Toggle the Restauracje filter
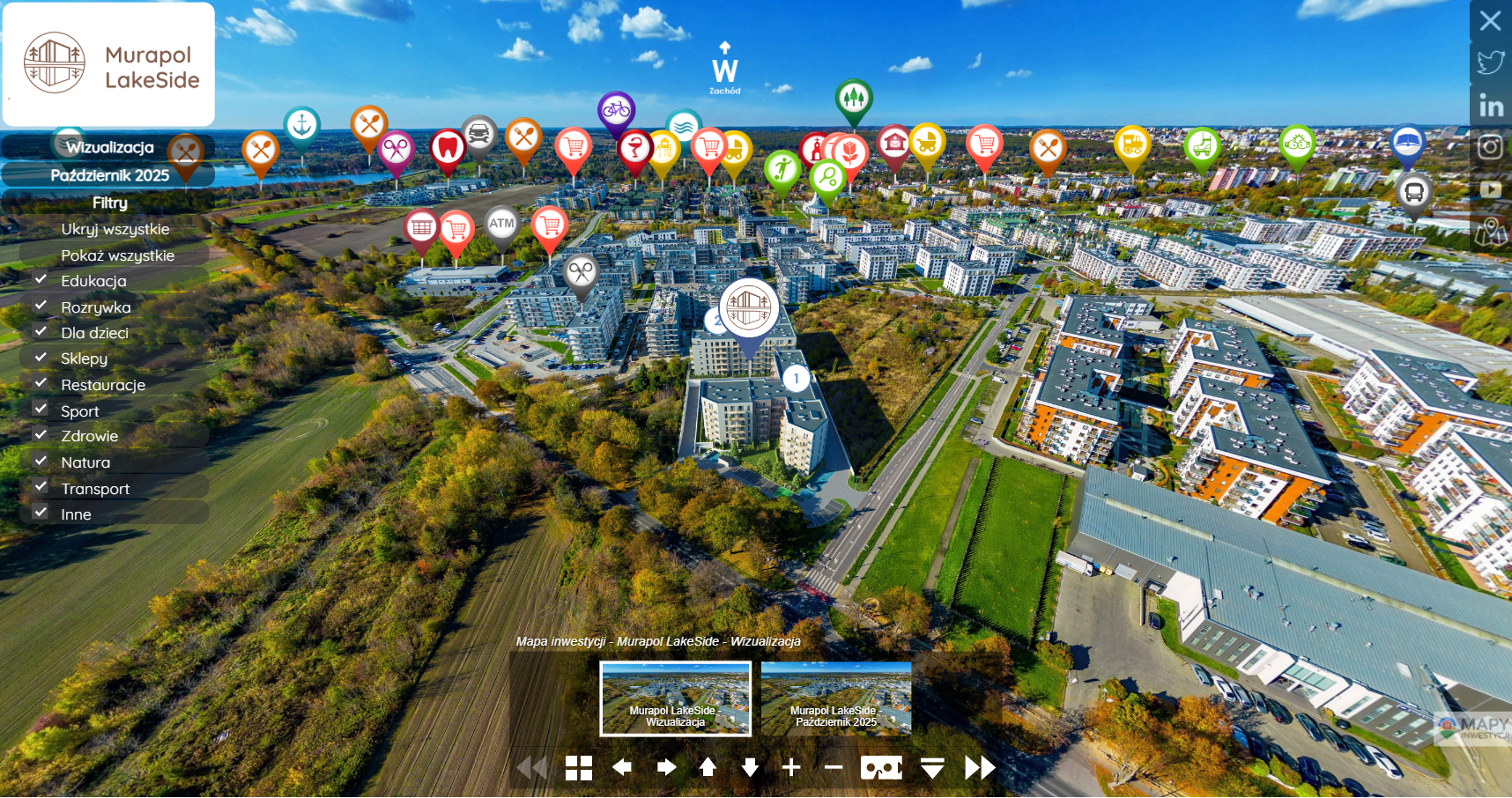The width and height of the screenshot is (1512, 798). point(41,383)
